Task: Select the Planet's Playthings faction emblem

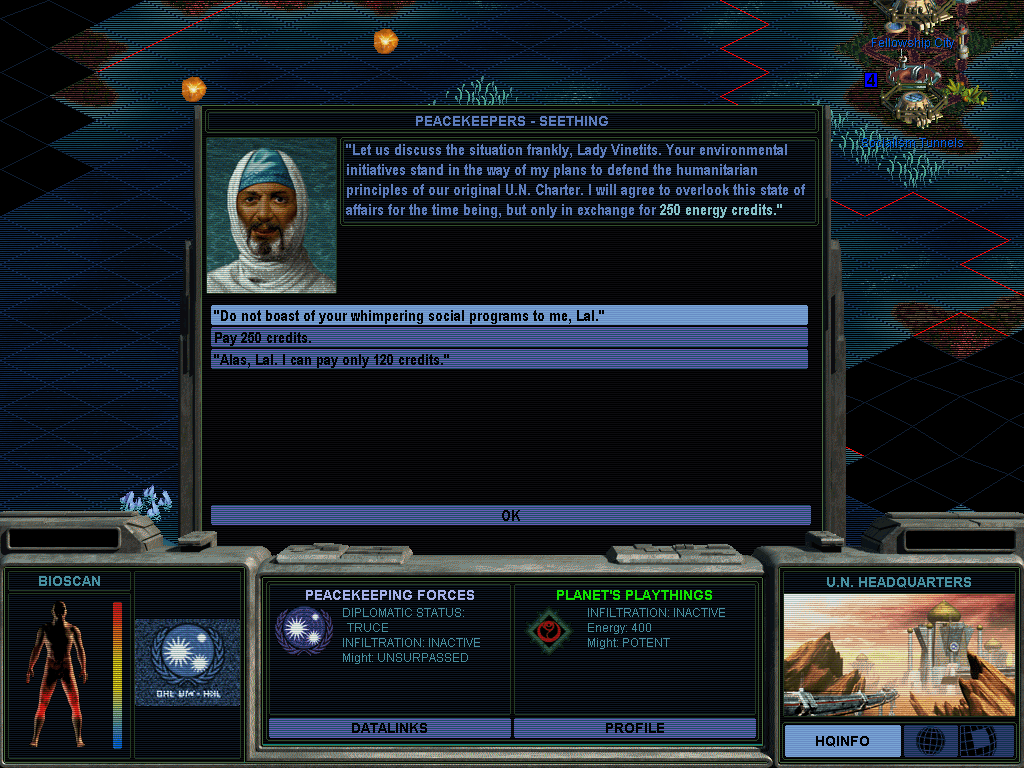Action: point(545,630)
